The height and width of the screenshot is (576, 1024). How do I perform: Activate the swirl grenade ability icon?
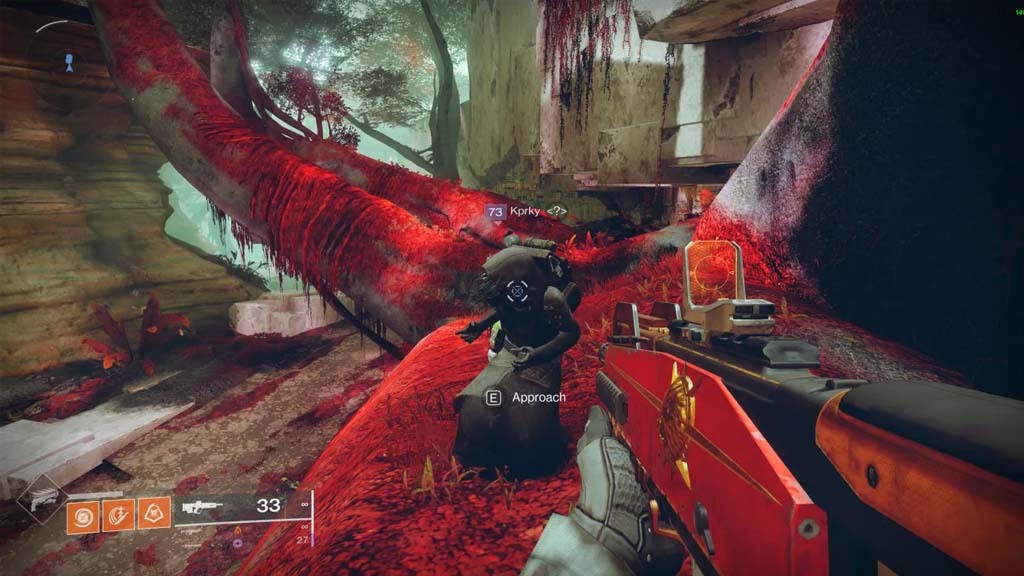(81, 515)
